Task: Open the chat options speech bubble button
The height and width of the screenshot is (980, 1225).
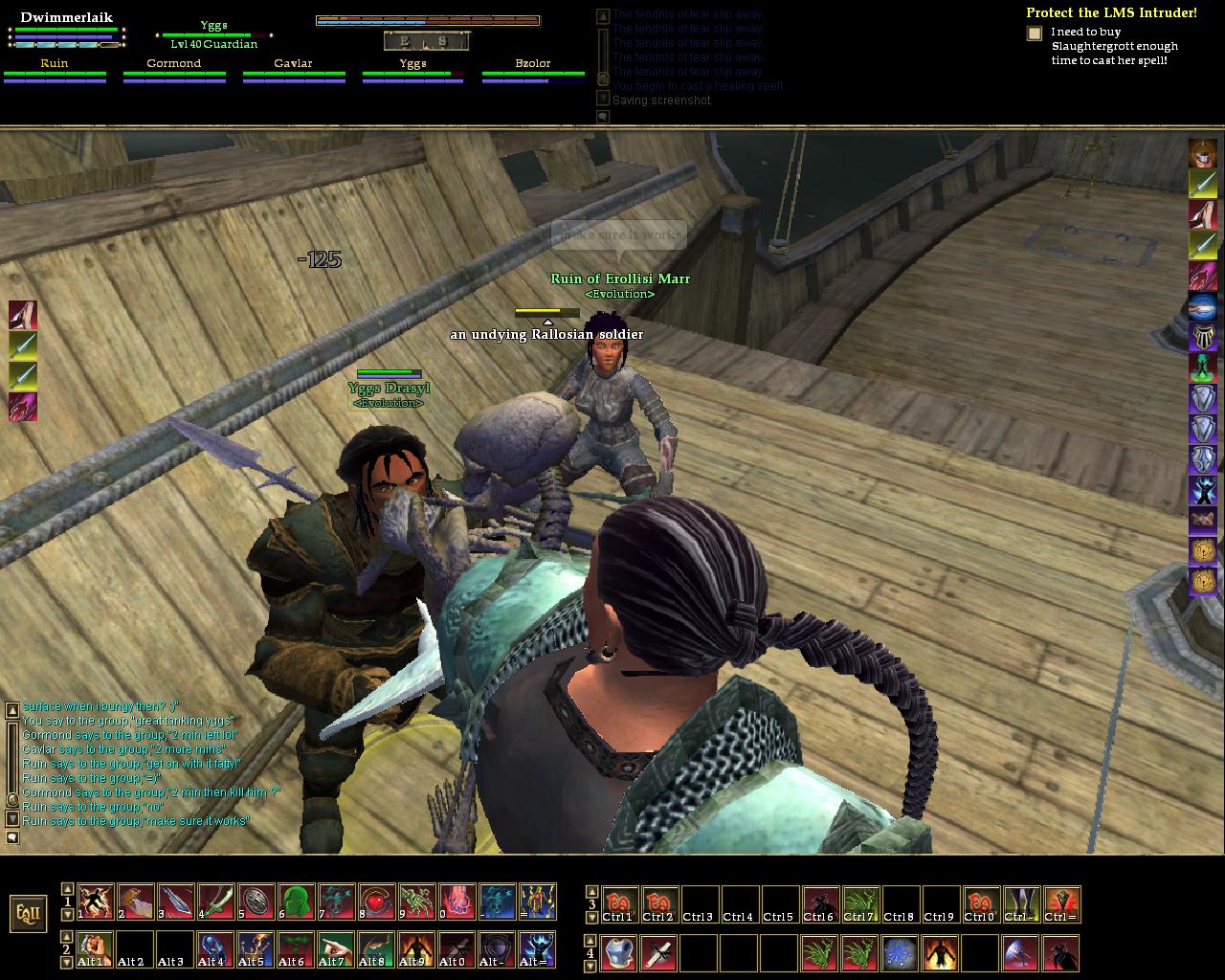Action: click(x=12, y=837)
